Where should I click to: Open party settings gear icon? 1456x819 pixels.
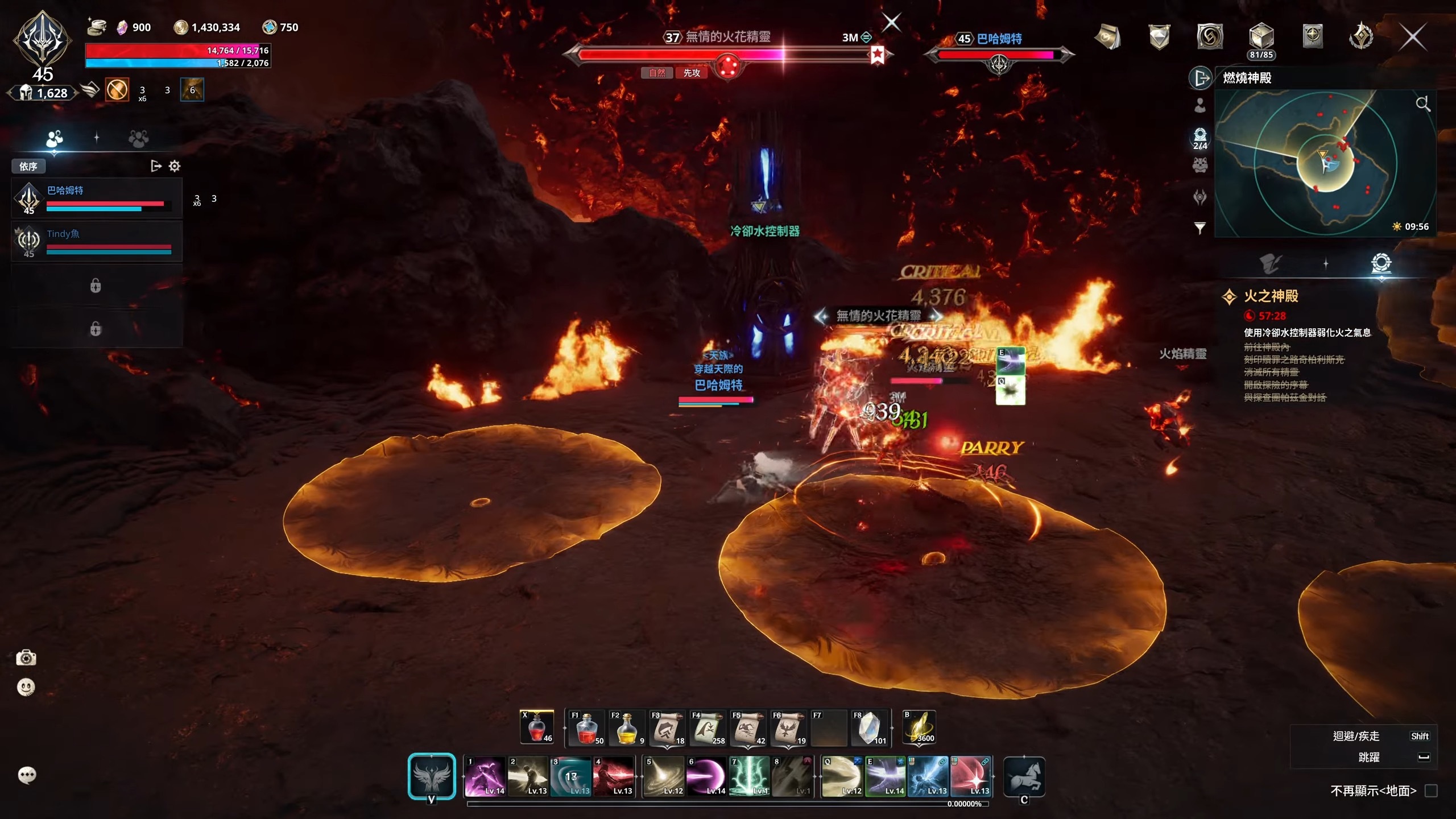point(175,166)
